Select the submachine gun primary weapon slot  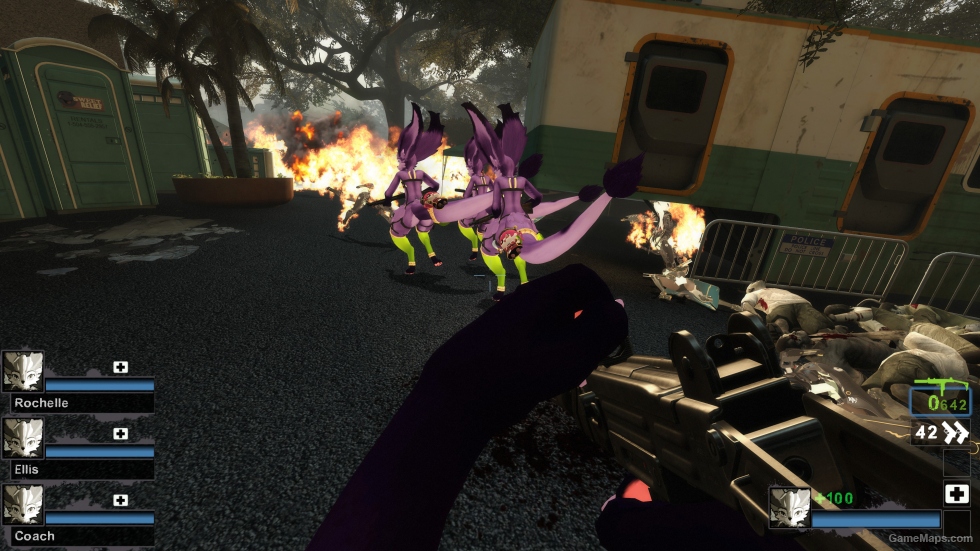coord(940,400)
